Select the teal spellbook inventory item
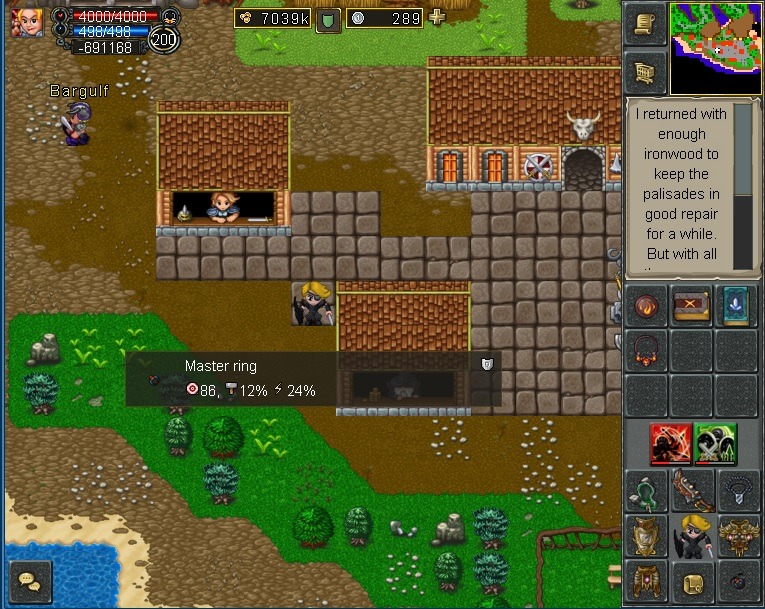 click(737, 305)
